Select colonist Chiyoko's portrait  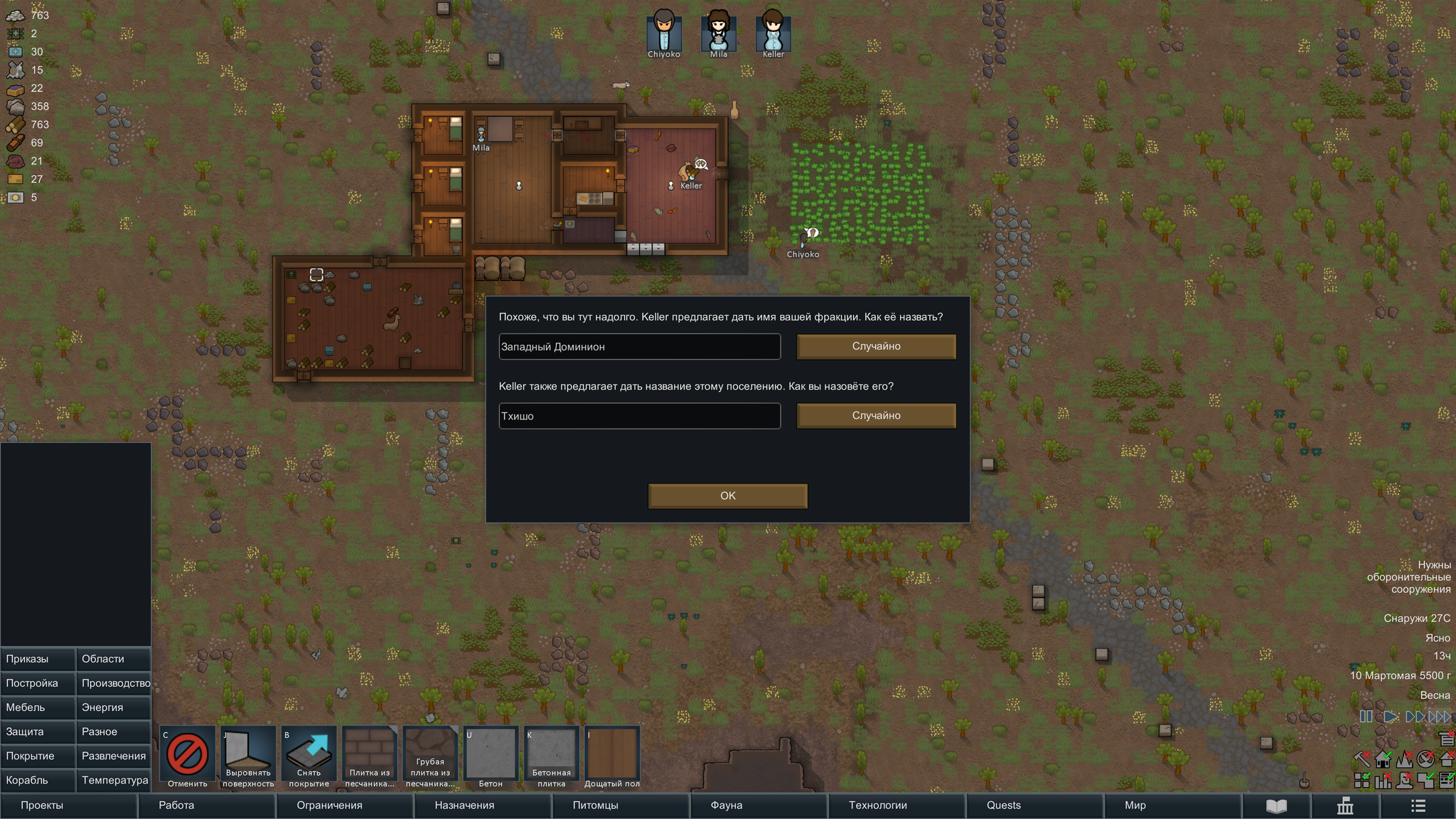pos(664,32)
